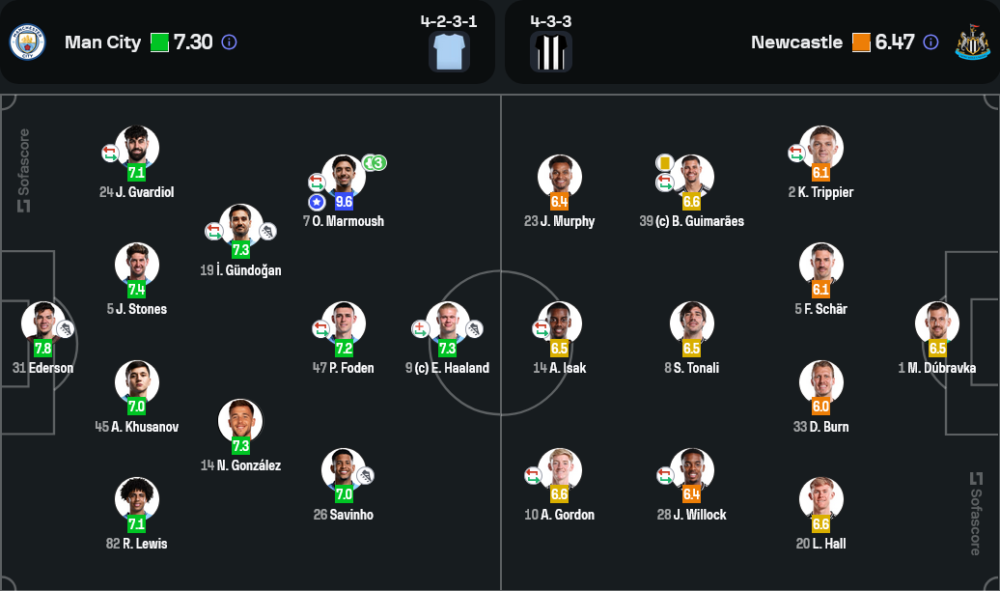View K. Trippier player details

point(821,148)
